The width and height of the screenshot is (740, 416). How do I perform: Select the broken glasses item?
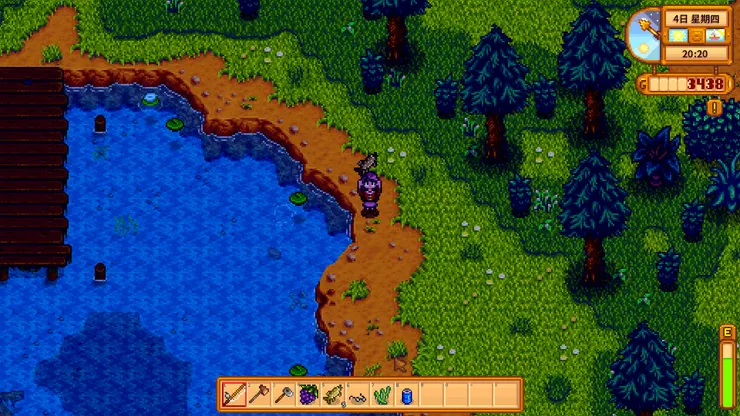point(358,395)
